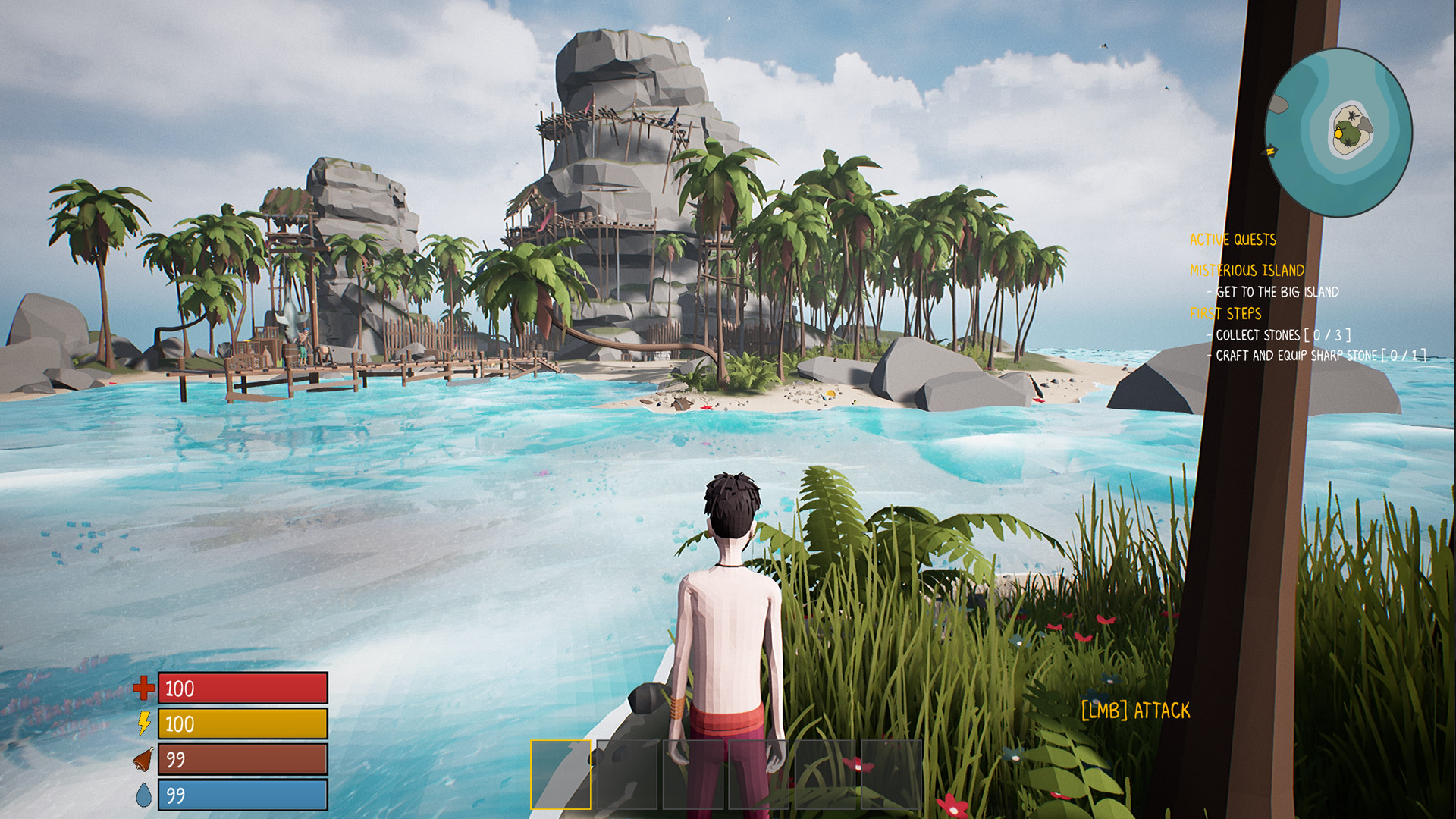Select the yellow-highlighted hotbar slot
1456x819 pixels.
pyautogui.click(x=560, y=774)
